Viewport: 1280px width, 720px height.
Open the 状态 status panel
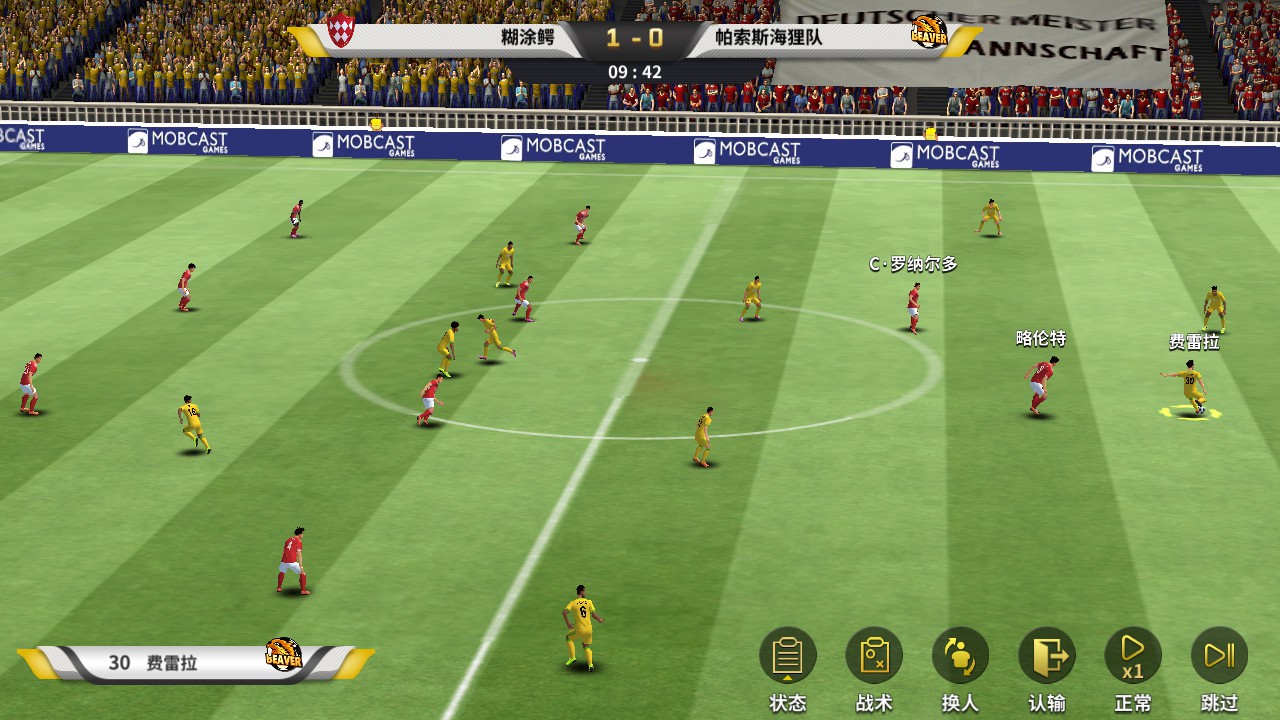[x=788, y=657]
